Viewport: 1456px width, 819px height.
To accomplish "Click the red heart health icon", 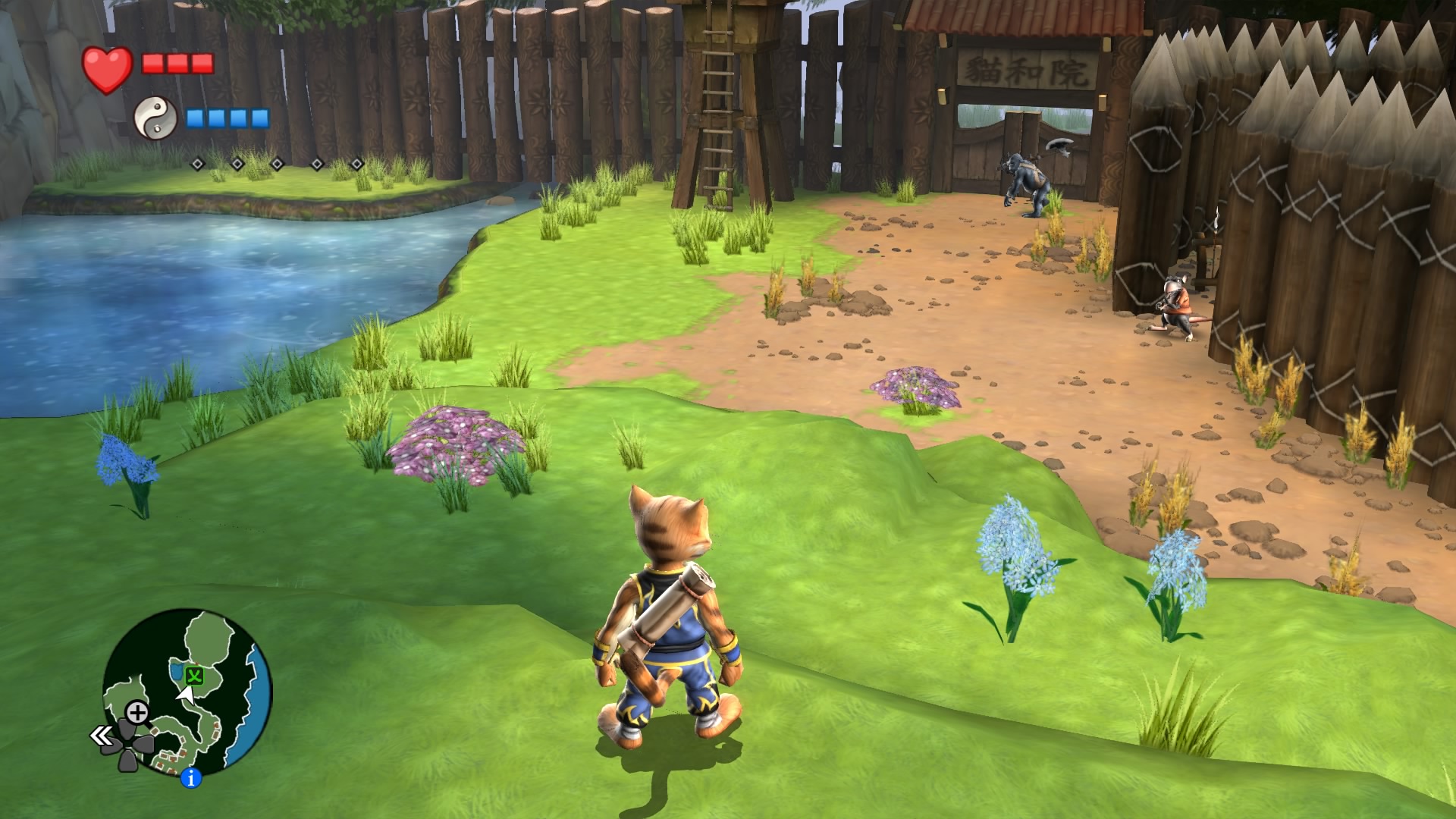I will pyautogui.click(x=108, y=69).
